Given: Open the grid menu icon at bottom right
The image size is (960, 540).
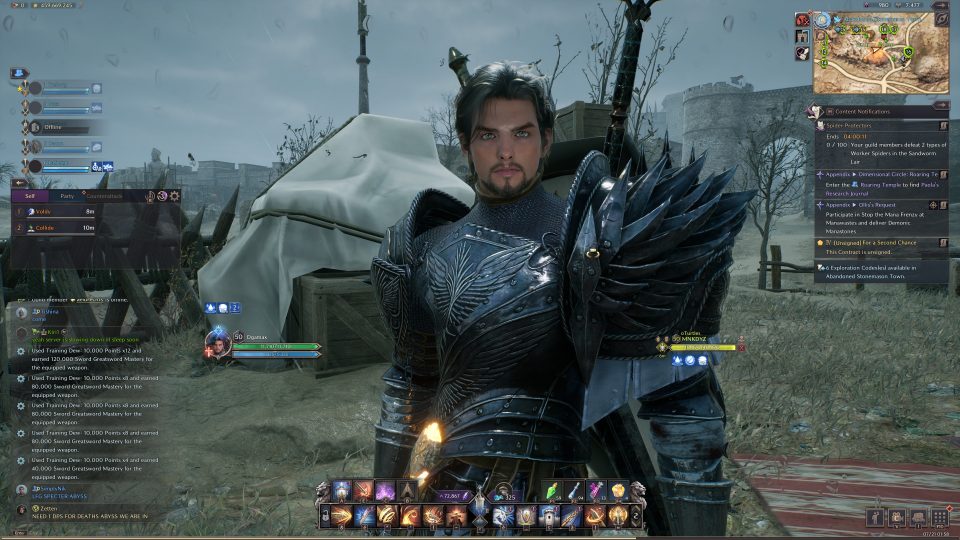Looking at the screenshot, I should (x=940, y=517).
